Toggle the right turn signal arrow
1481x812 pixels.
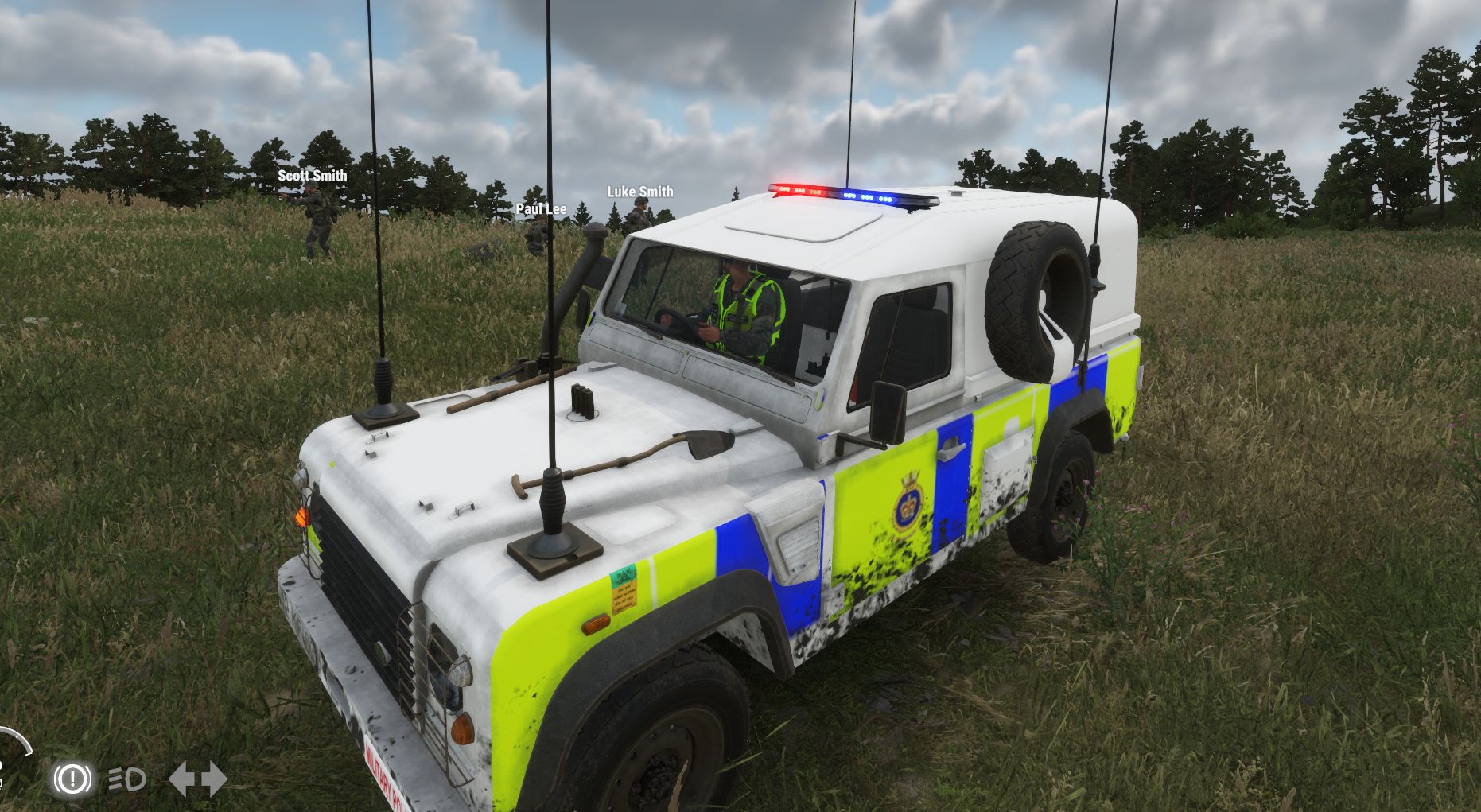pyautogui.click(x=213, y=779)
